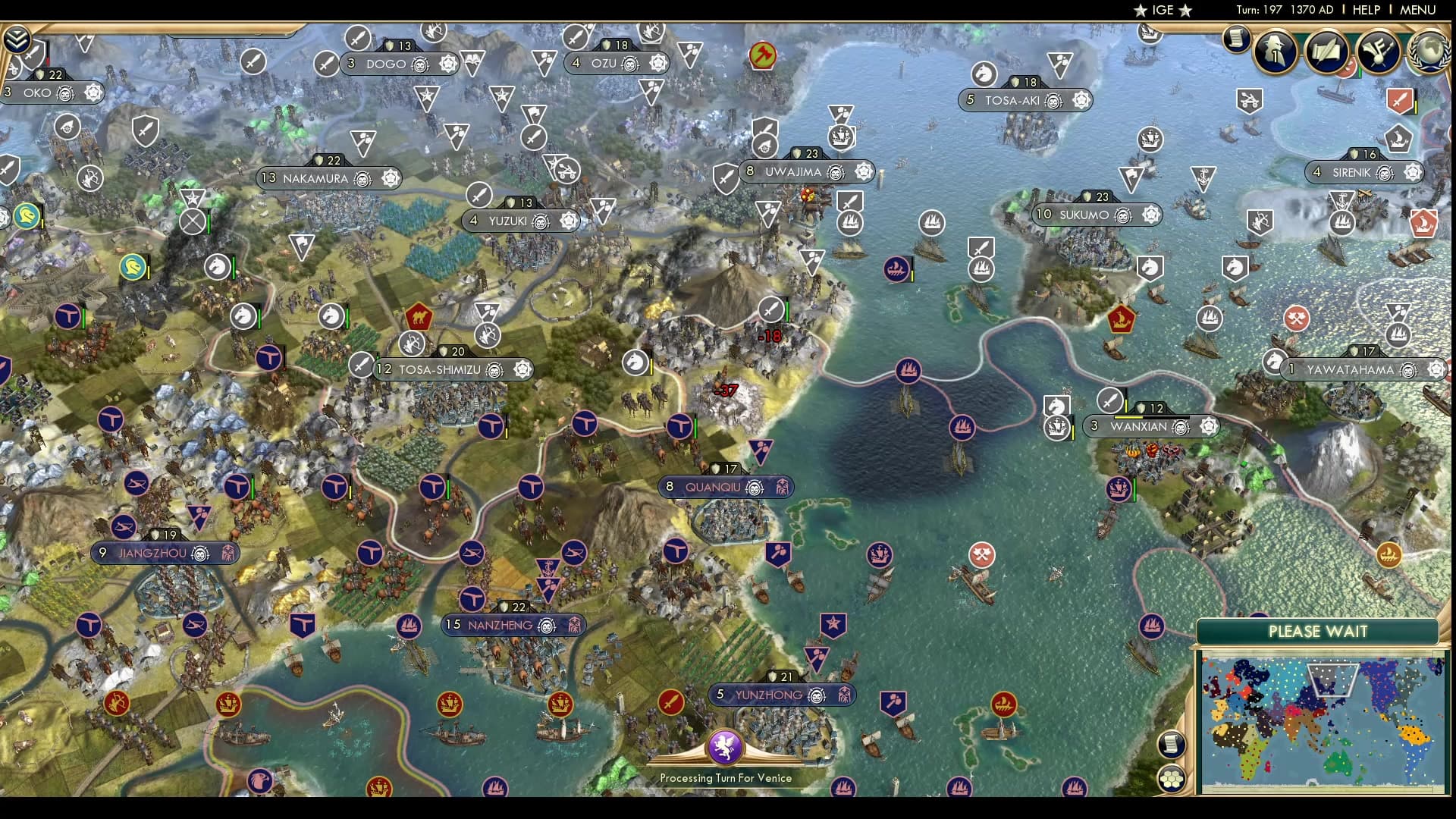Toggle the event log scroll beside the minimap
Screen dimensions: 1456x819
coord(1172,744)
